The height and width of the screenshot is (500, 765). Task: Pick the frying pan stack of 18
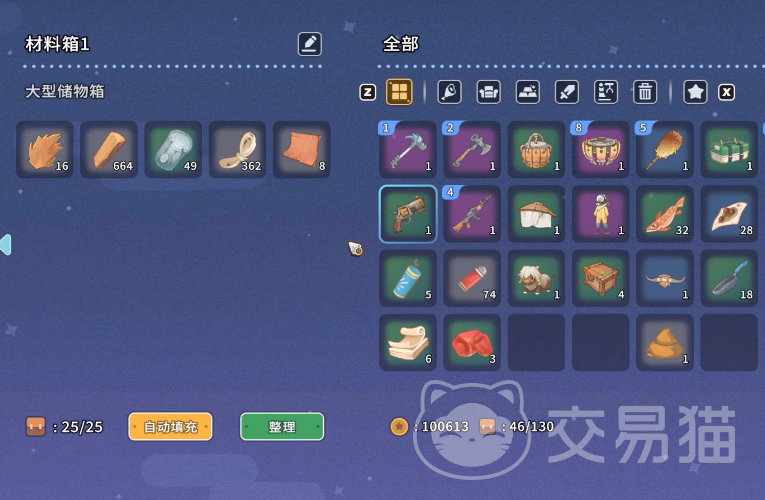click(729, 278)
